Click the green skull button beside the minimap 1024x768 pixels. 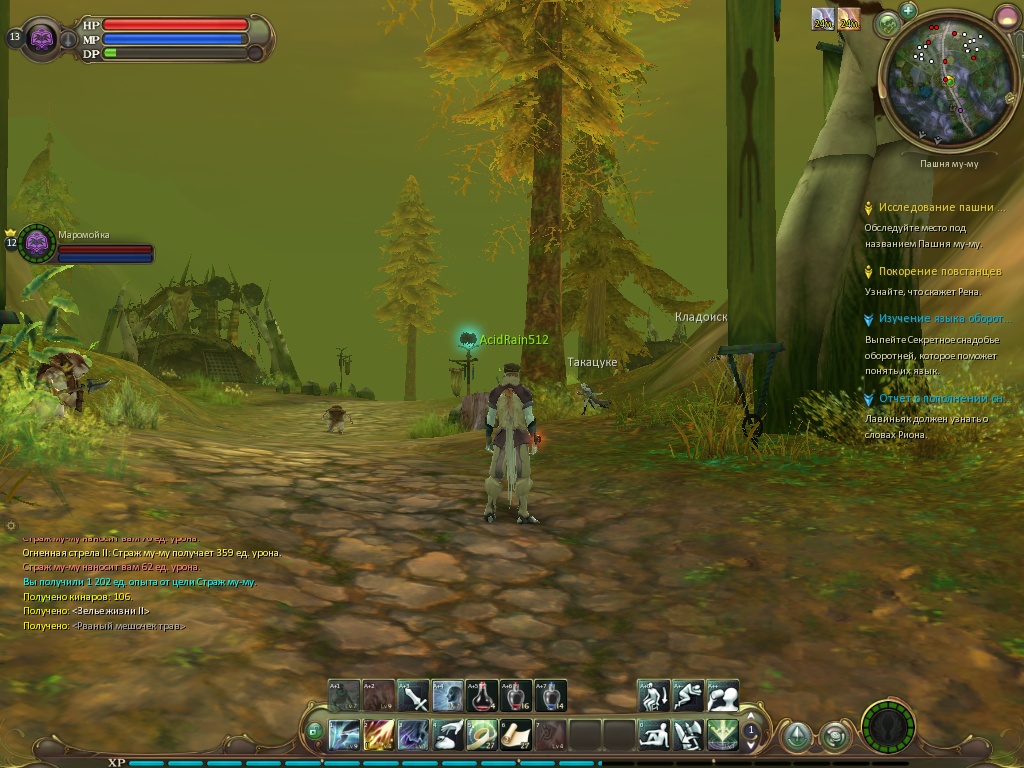point(886,24)
